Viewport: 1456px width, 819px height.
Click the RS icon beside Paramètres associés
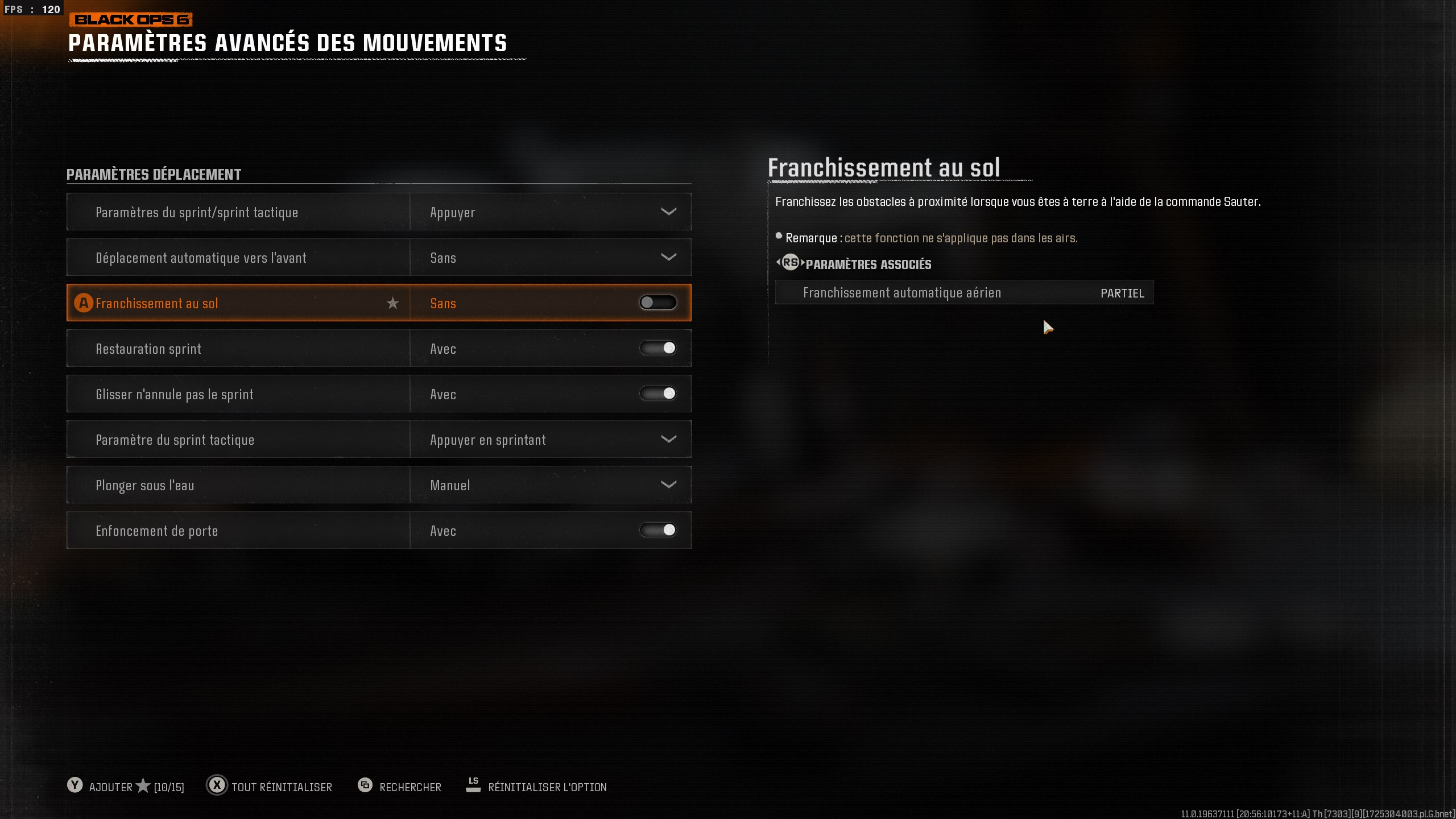[x=789, y=263]
